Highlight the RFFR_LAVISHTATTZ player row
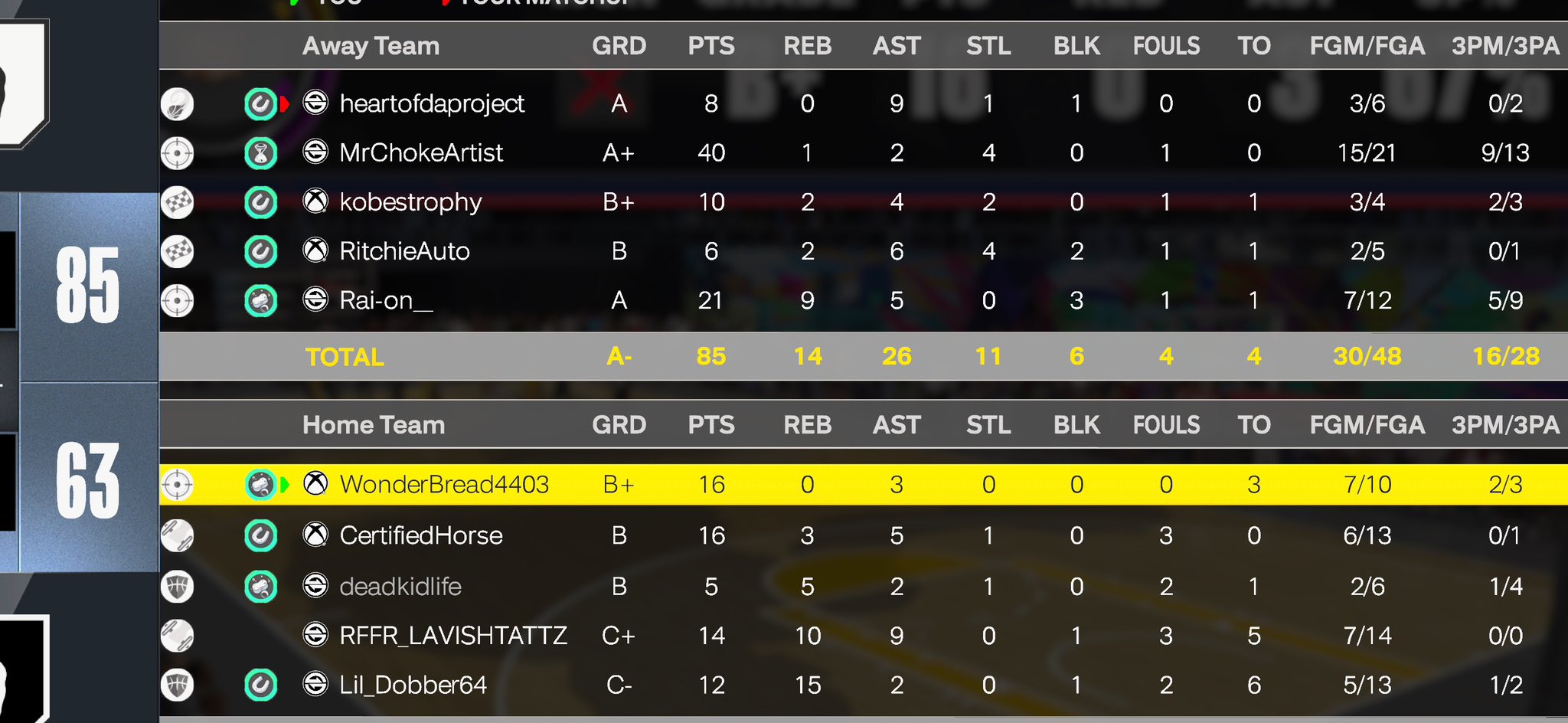Screen dimensions: 1568x723 pyautogui.click(x=453, y=636)
